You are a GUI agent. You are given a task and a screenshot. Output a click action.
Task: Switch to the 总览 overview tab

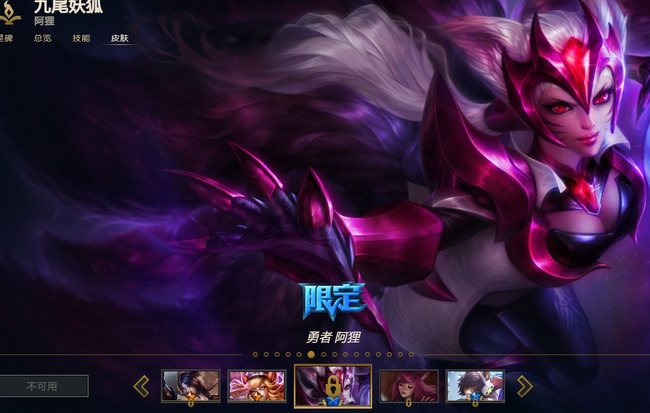click(x=42, y=38)
